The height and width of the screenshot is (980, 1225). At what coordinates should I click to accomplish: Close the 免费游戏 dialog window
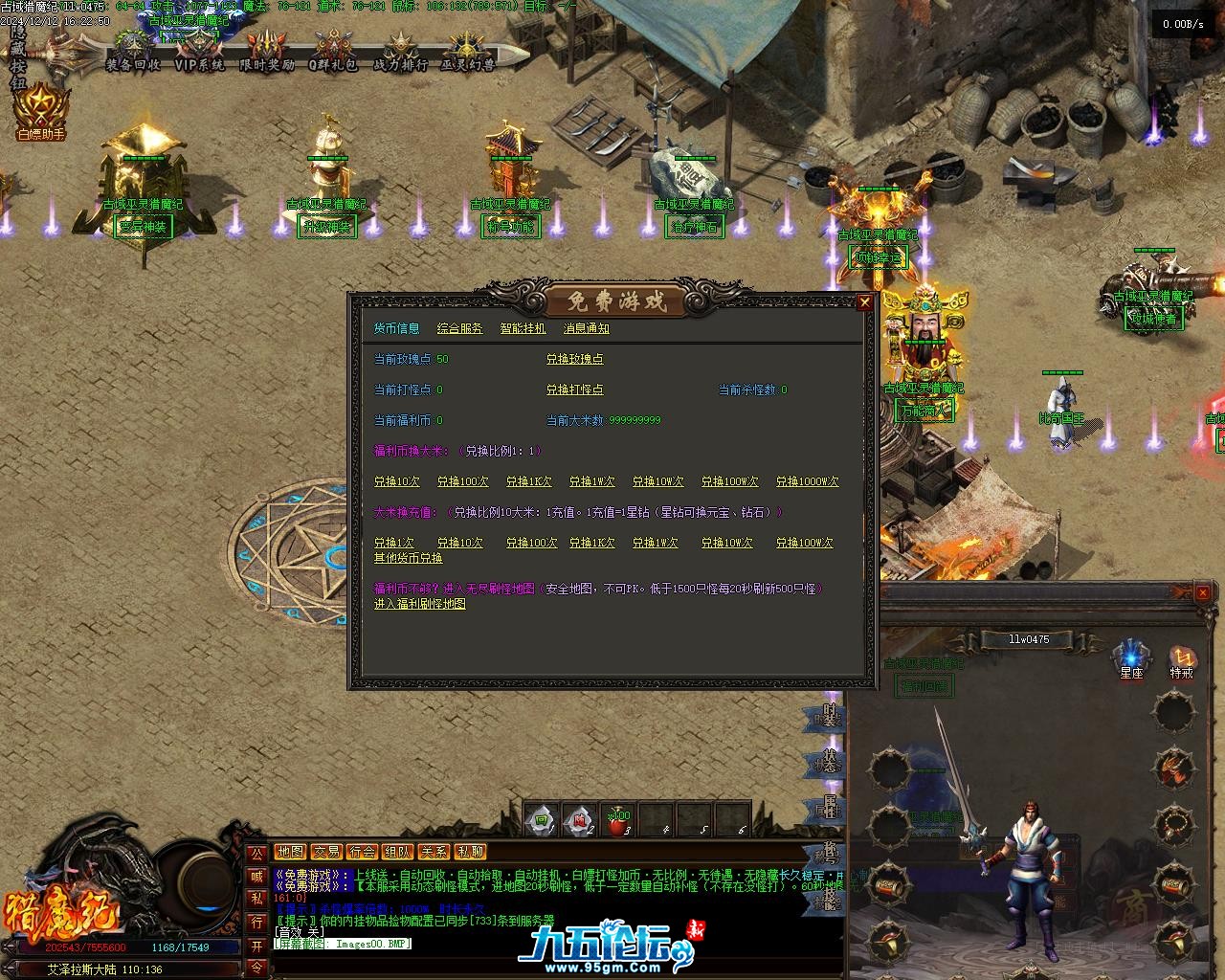tap(864, 302)
